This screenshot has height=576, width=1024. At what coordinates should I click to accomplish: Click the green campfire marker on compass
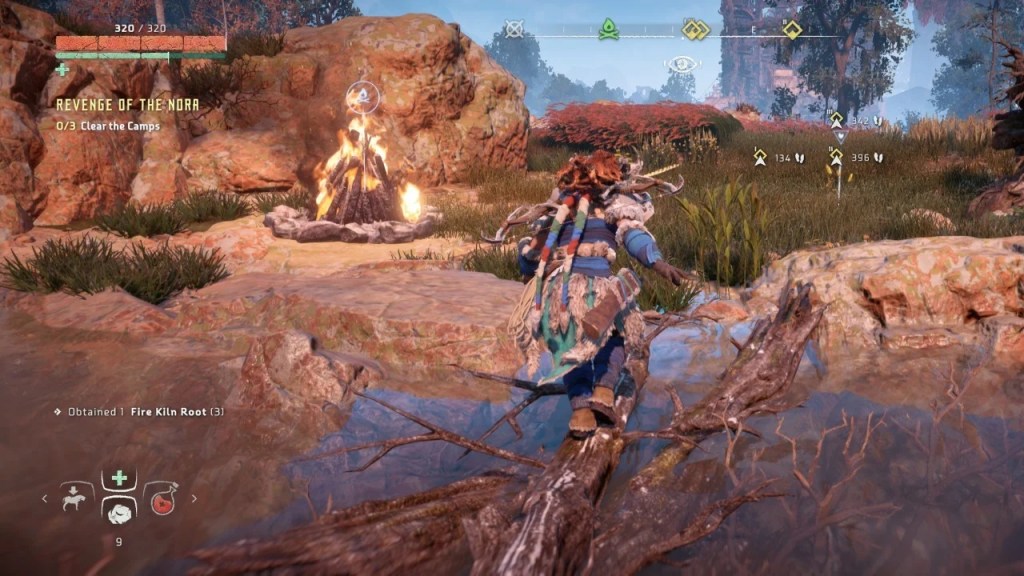(x=607, y=30)
